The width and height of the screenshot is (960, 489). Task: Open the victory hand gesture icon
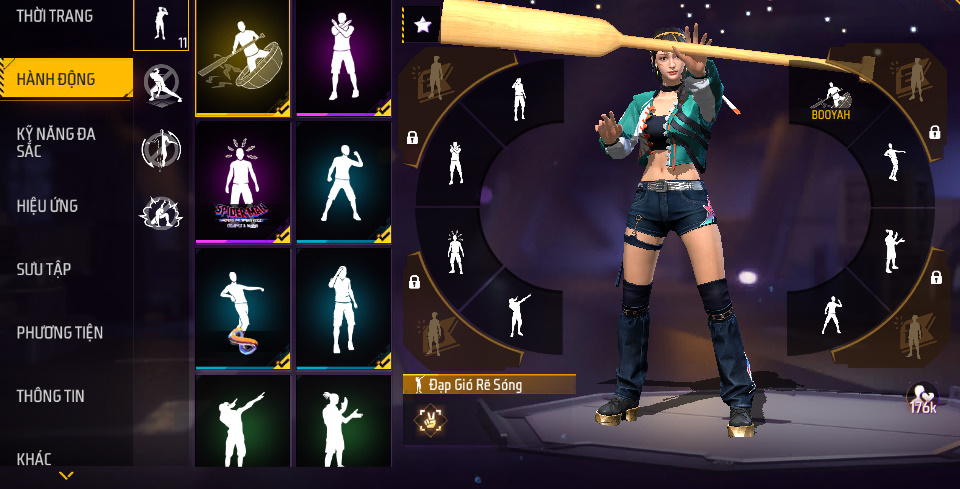pyautogui.click(x=432, y=421)
